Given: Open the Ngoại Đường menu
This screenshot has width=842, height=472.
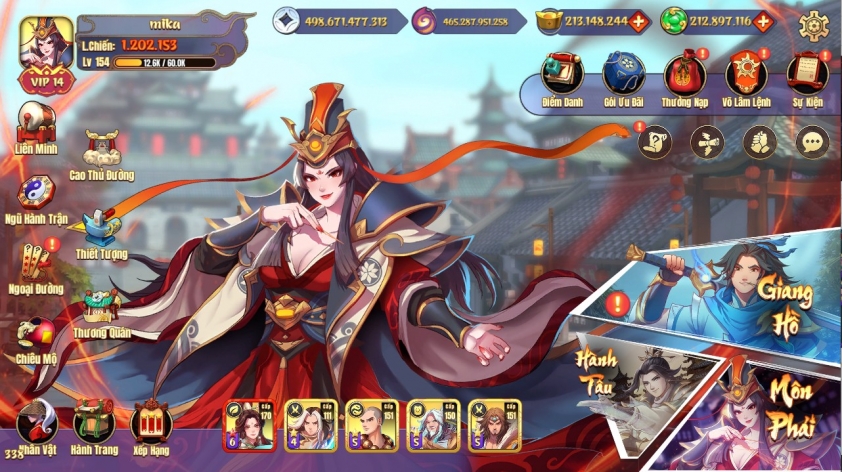Looking at the screenshot, I should tap(37, 265).
